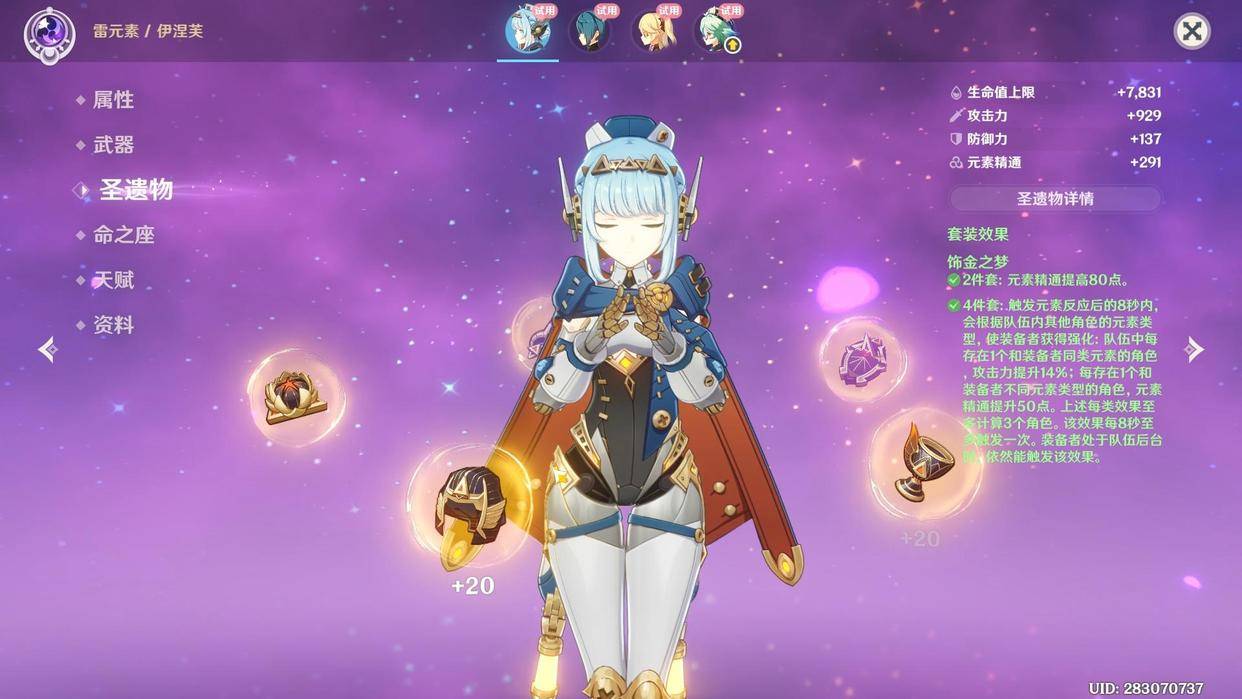Switch to the 武器 weapon section

click(113, 145)
